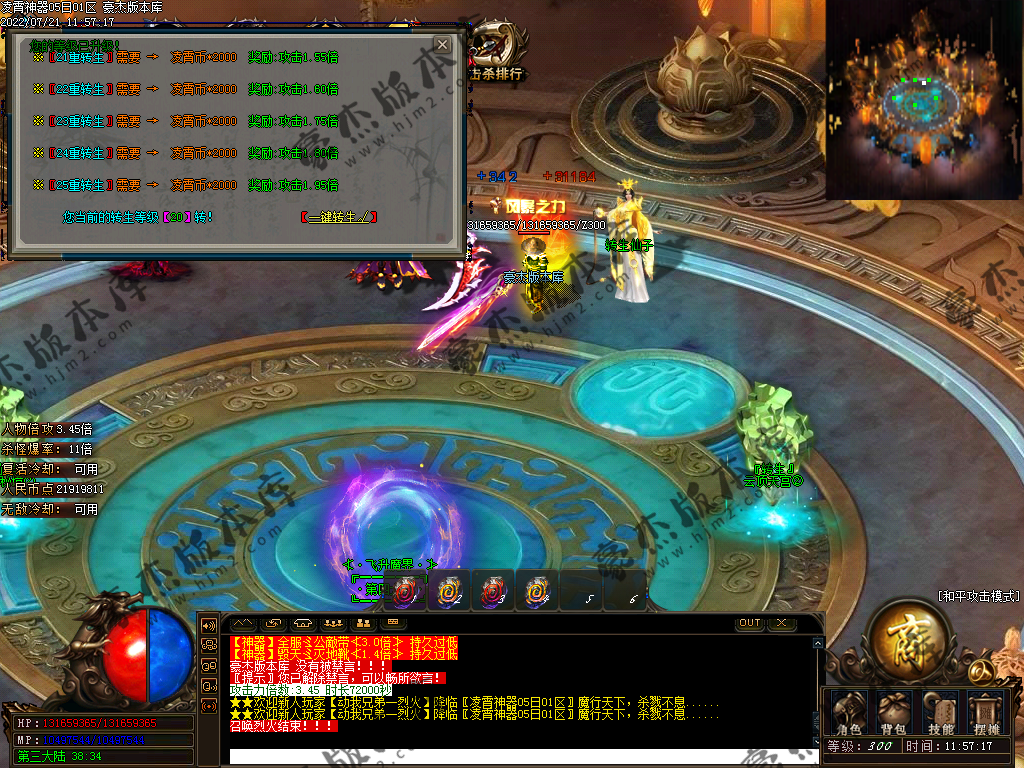Open the 摆摊 stall panel

988,713
